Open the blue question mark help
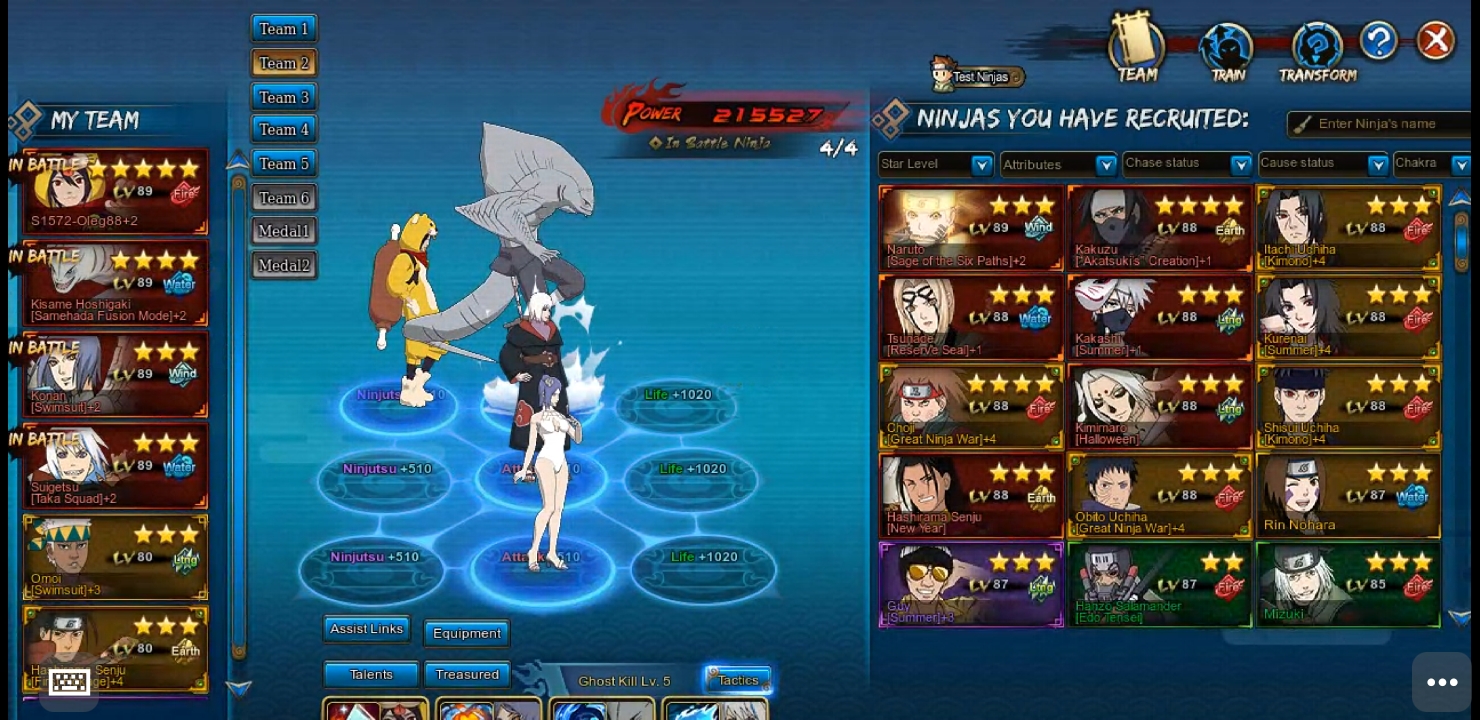 pos(1378,41)
